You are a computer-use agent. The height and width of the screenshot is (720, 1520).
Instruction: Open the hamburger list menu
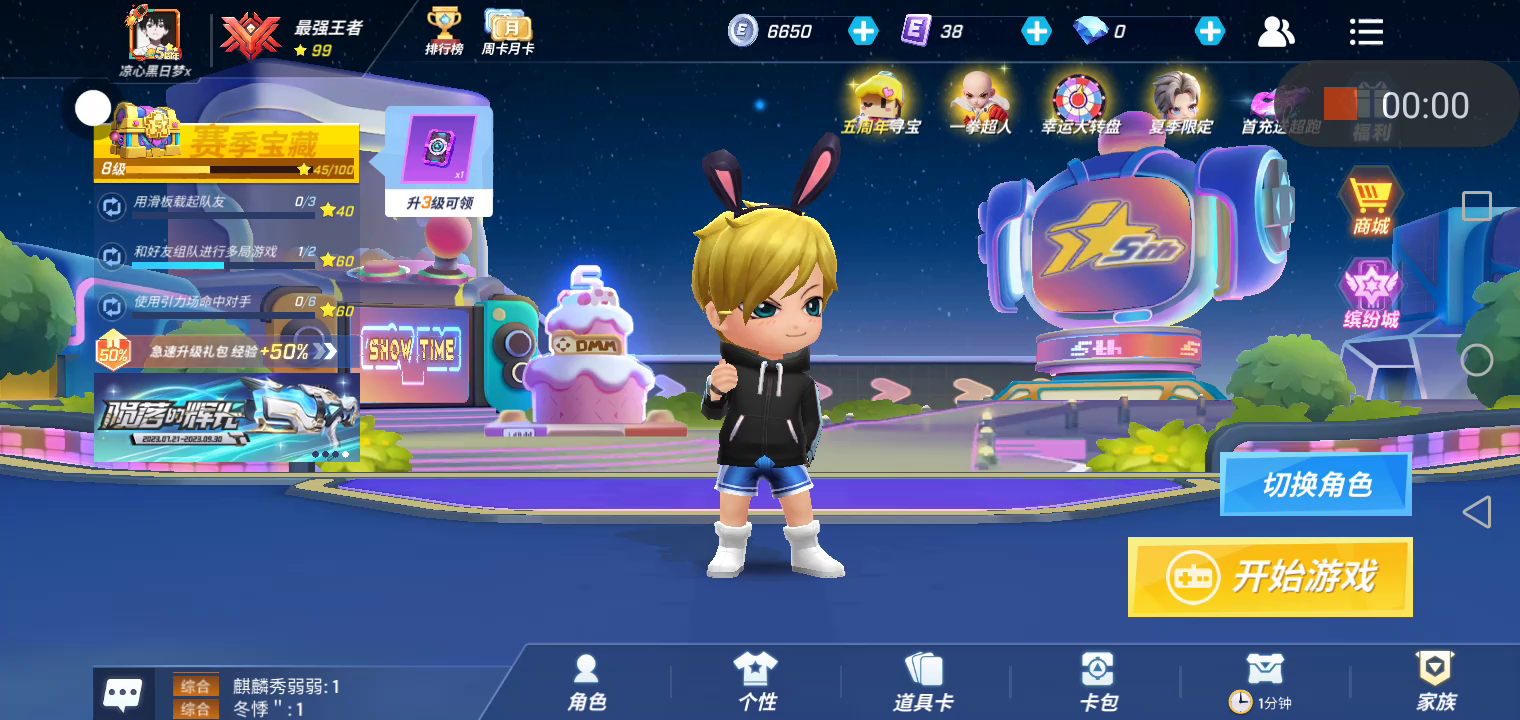[1366, 32]
